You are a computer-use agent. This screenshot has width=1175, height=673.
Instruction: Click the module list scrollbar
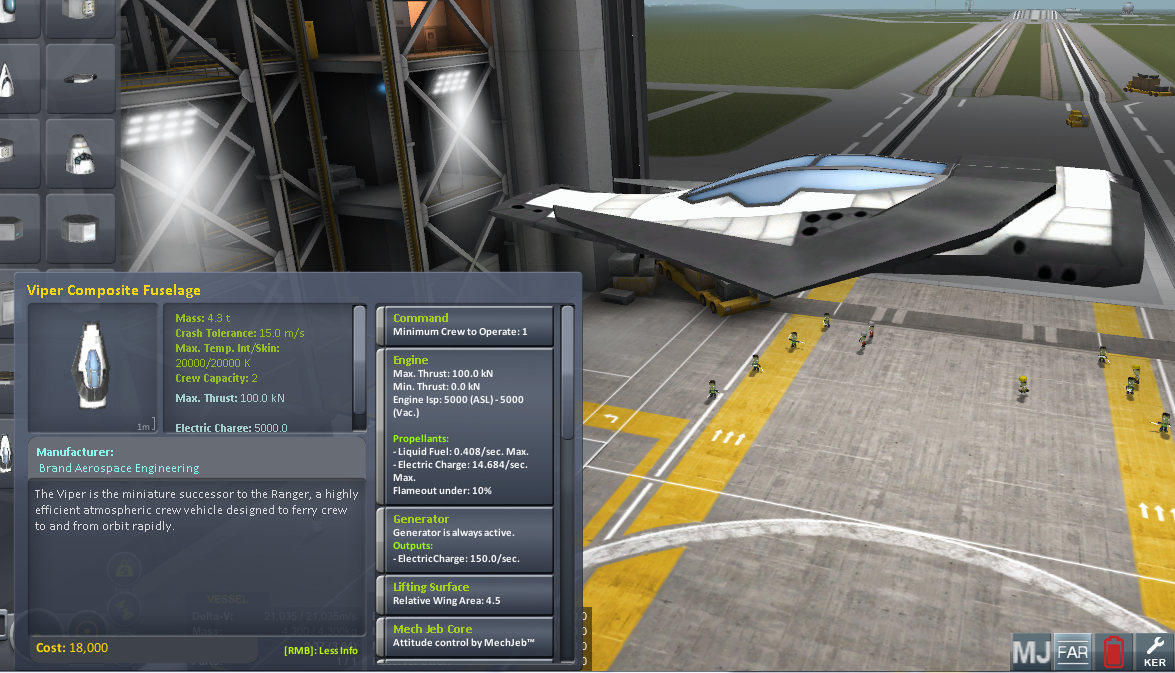coord(568,372)
